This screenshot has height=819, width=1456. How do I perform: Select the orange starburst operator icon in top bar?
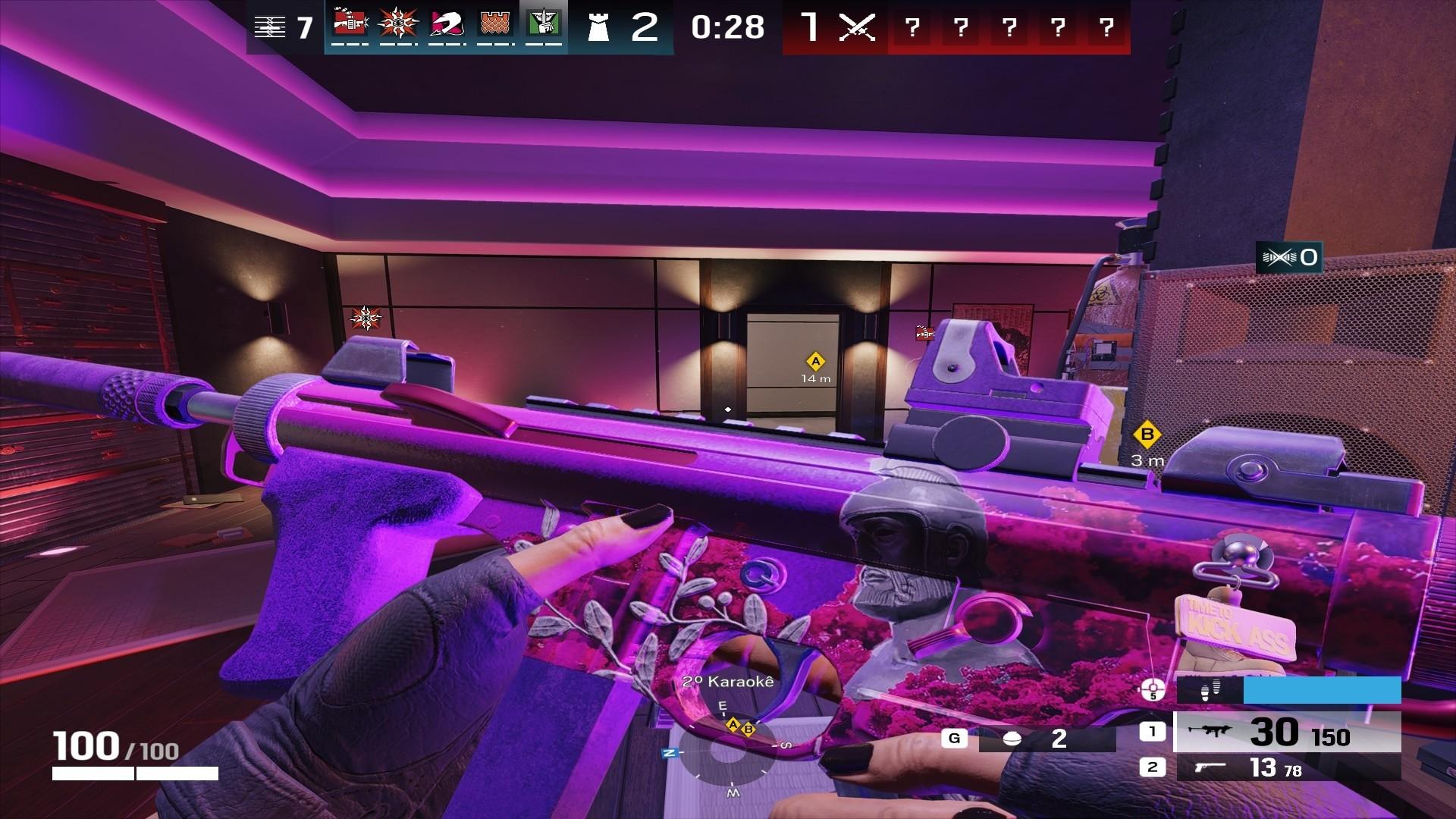(398, 24)
